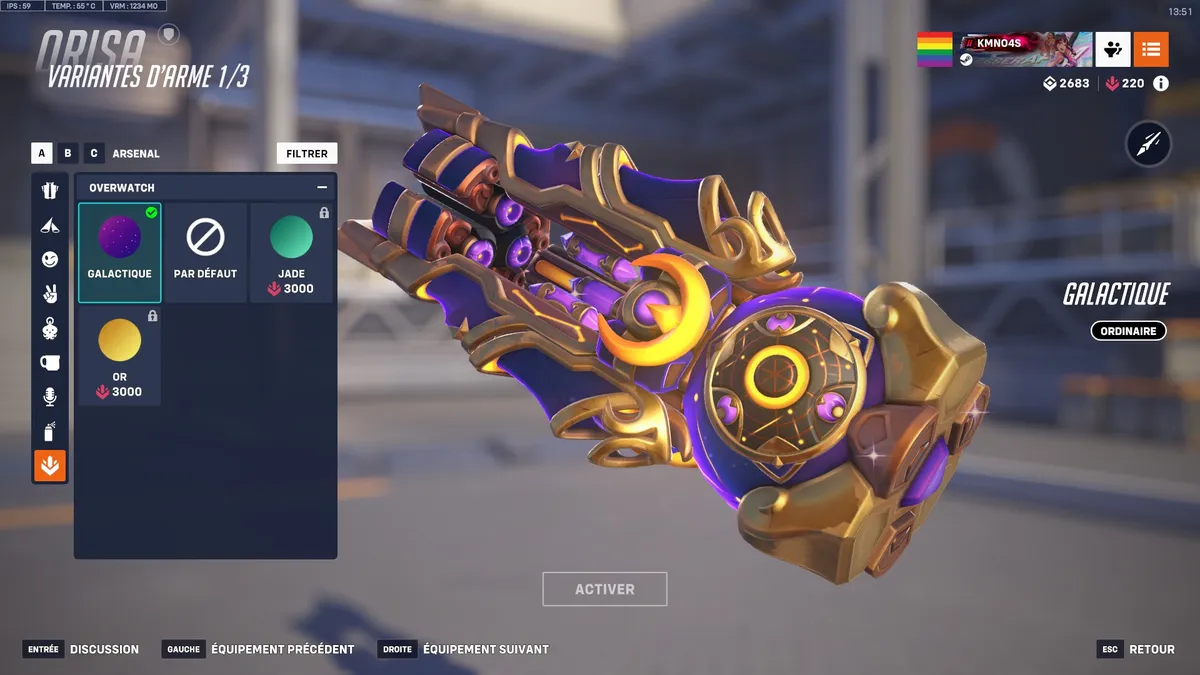Open the weapon charms category

click(x=50, y=328)
